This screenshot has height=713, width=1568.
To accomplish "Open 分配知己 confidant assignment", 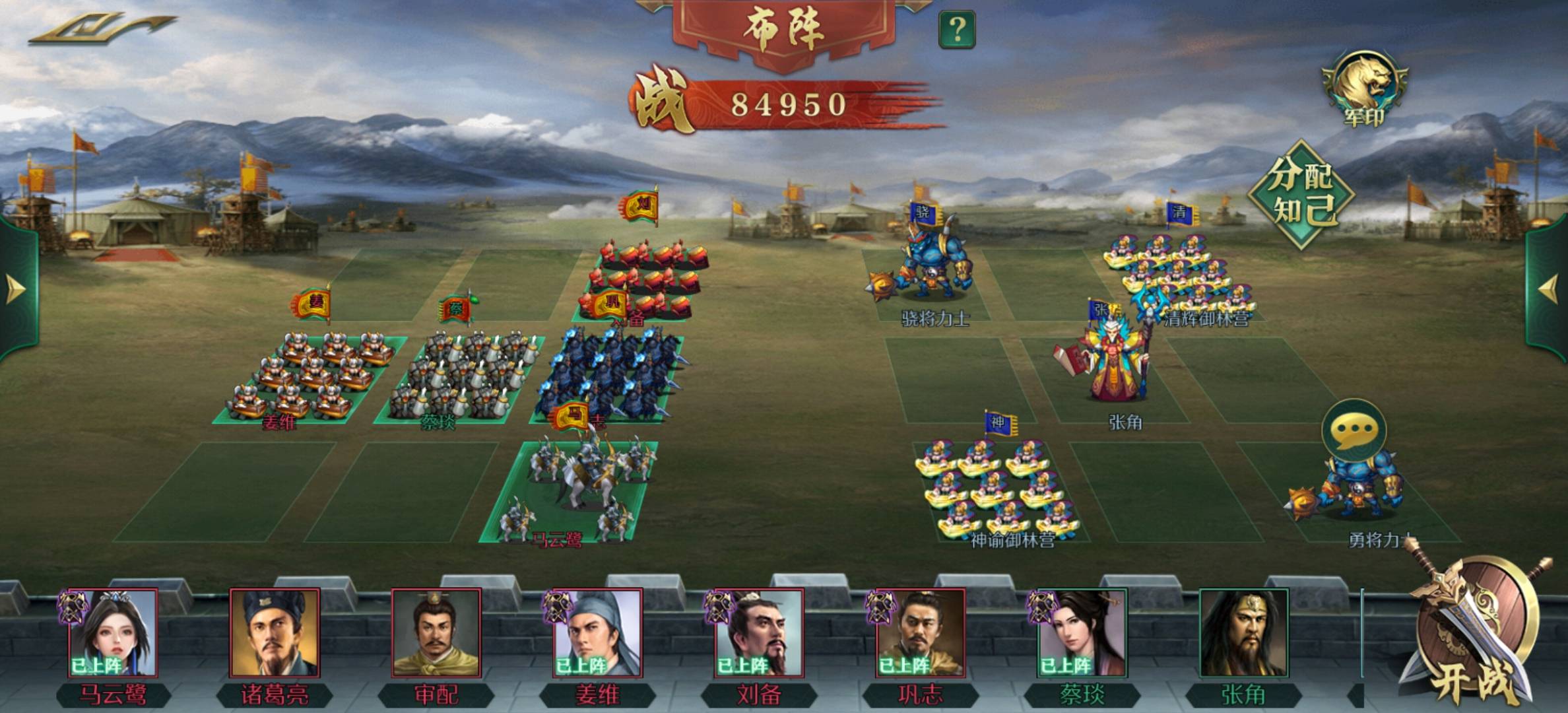I will pyautogui.click(x=1301, y=194).
